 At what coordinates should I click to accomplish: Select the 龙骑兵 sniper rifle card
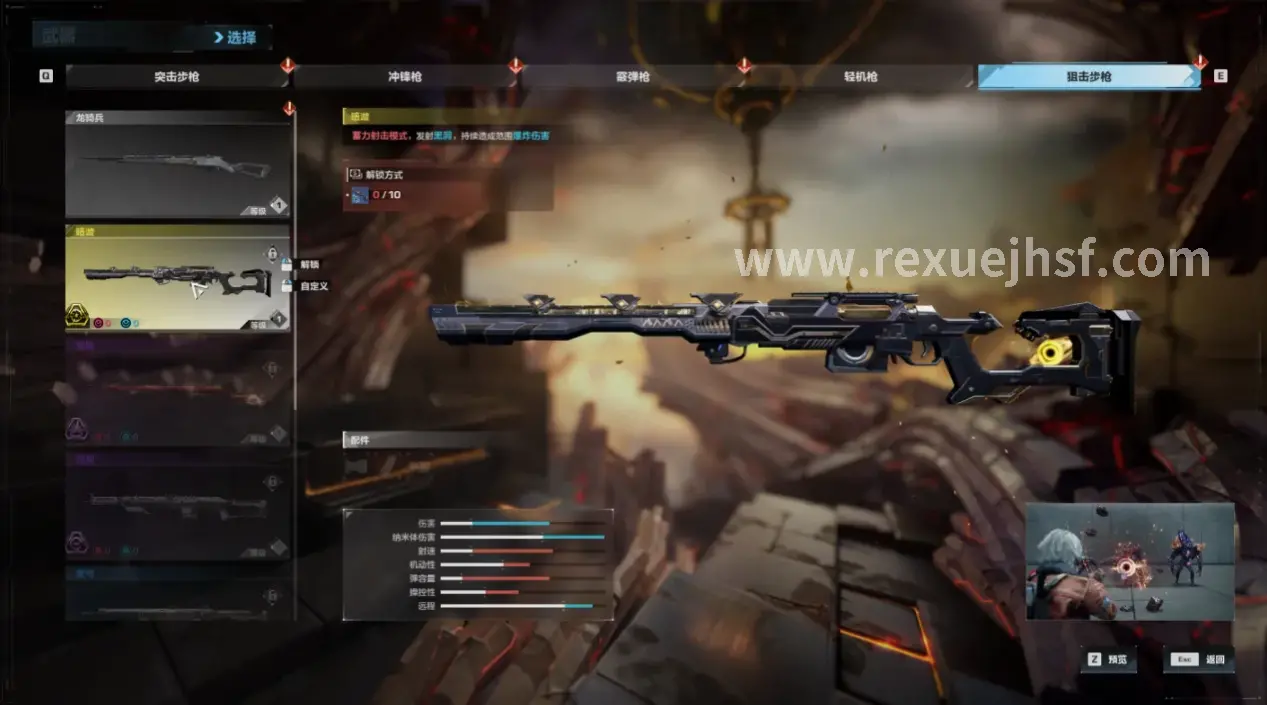tap(178, 168)
